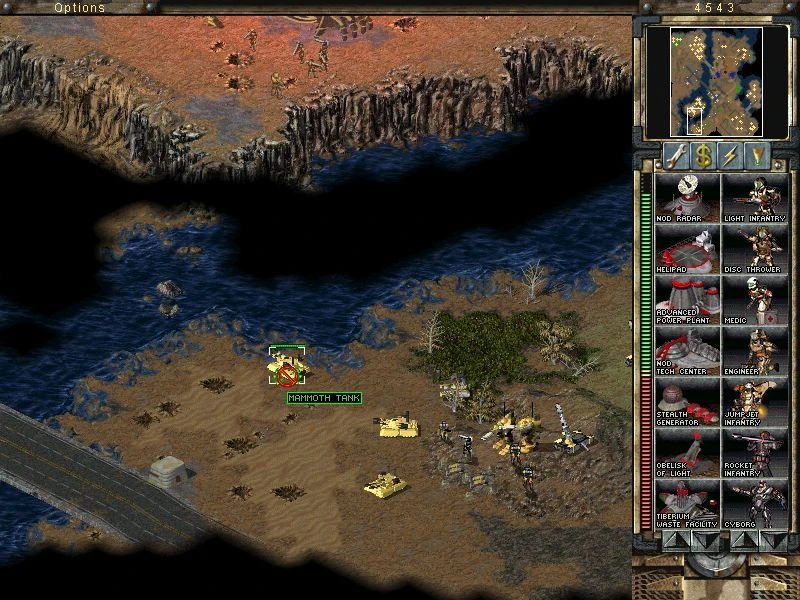
Task: Choose the Obelisk of Light
Action: point(686,453)
